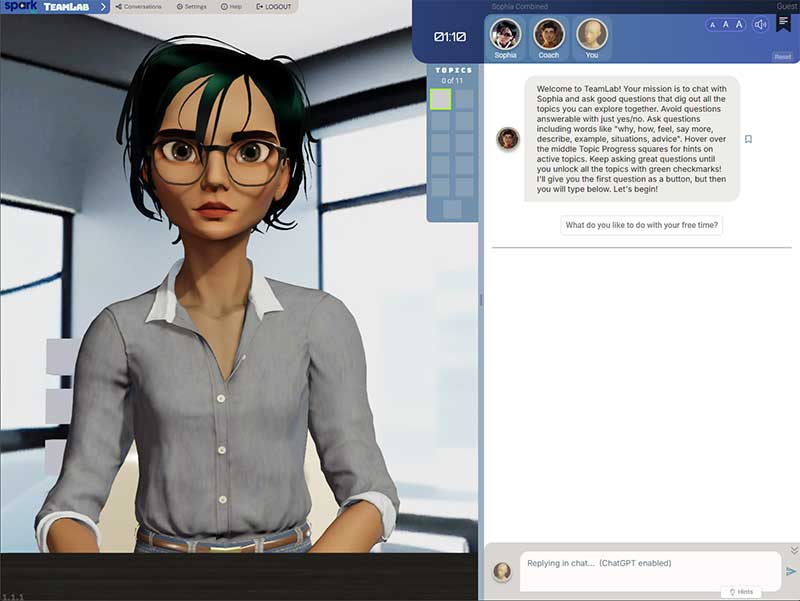
Task: Open the Help page
Action: pyautogui.click(x=231, y=7)
